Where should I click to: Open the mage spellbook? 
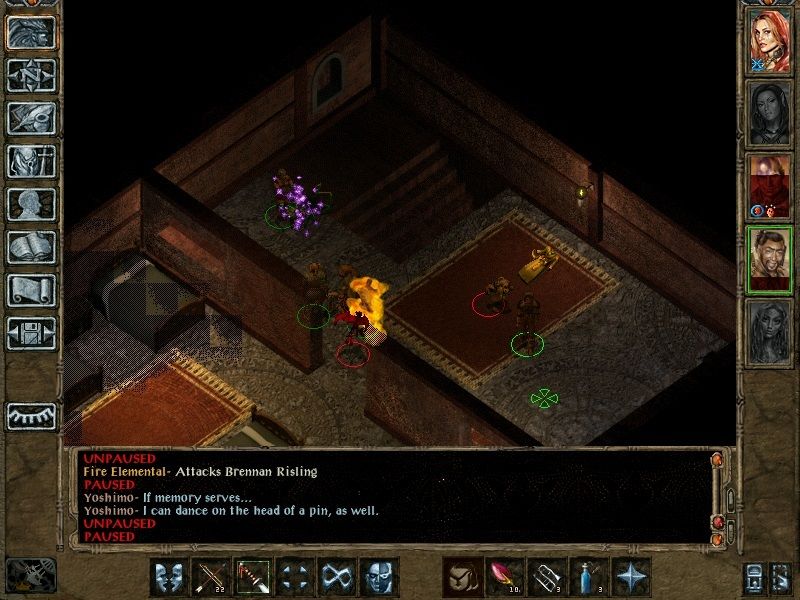(x=31, y=247)
